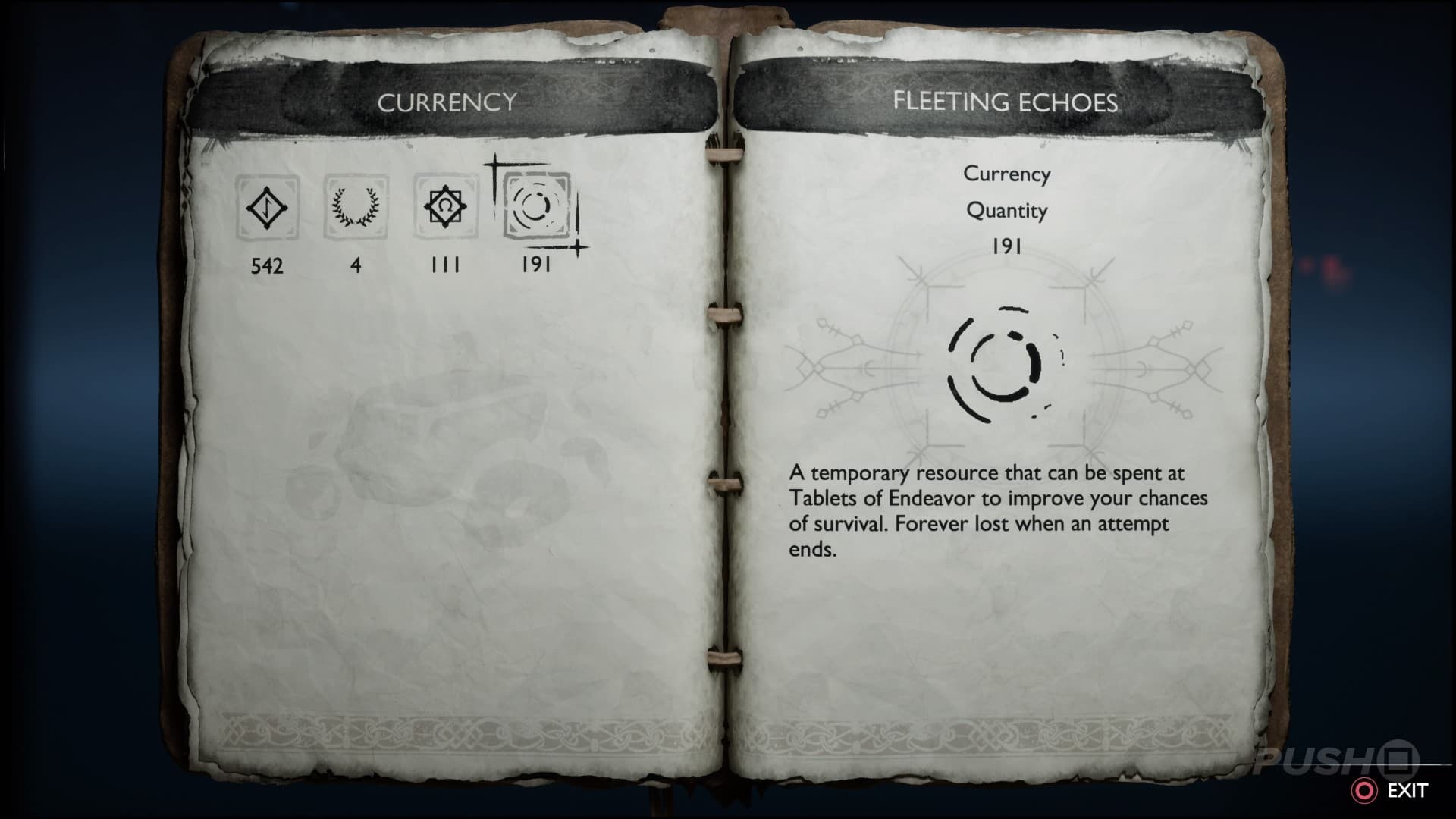
Task: Click the 542 Hacksilver count
Action: coord(267,266)
